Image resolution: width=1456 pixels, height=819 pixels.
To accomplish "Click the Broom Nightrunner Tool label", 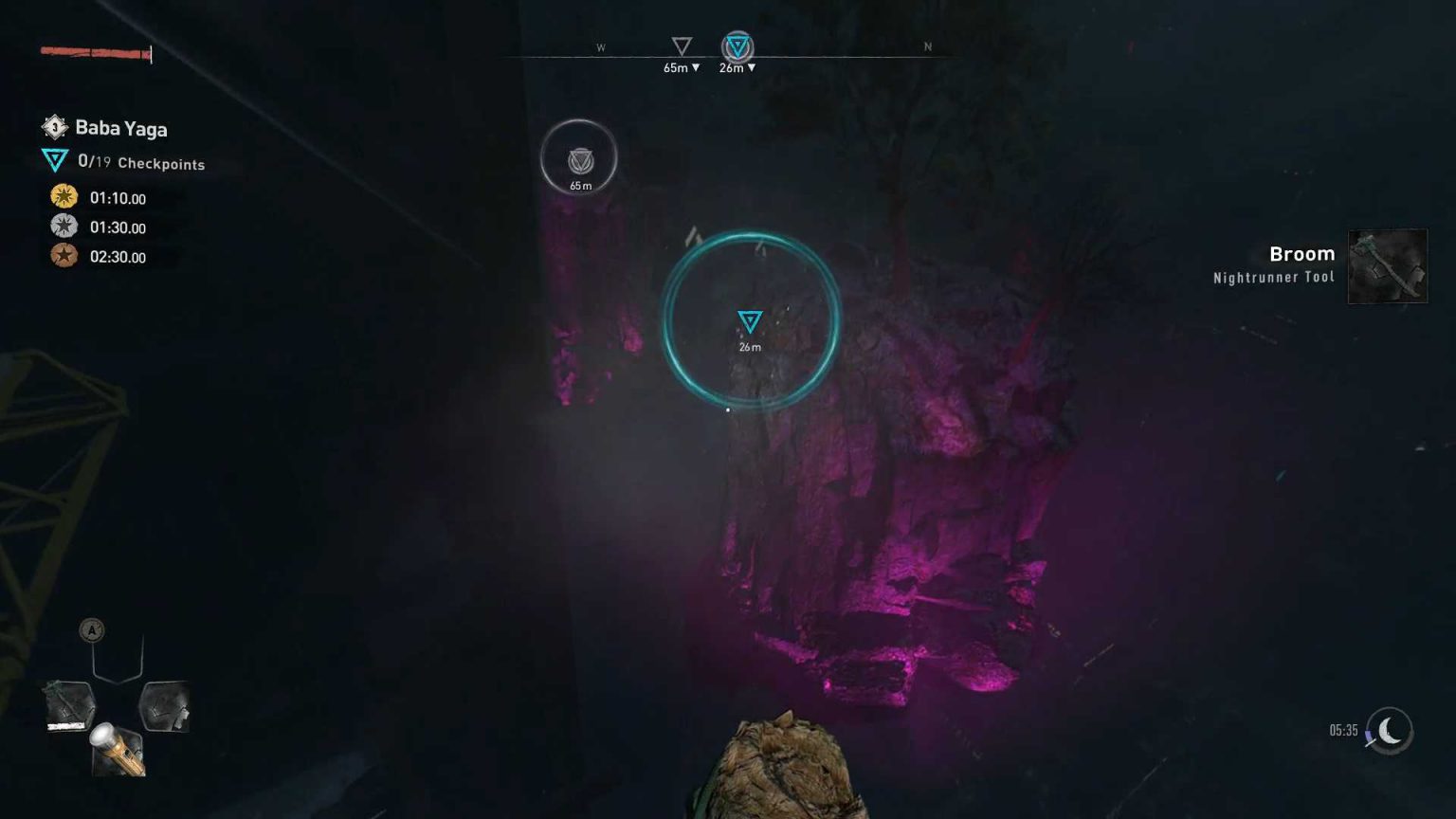I will (1273, 277).
